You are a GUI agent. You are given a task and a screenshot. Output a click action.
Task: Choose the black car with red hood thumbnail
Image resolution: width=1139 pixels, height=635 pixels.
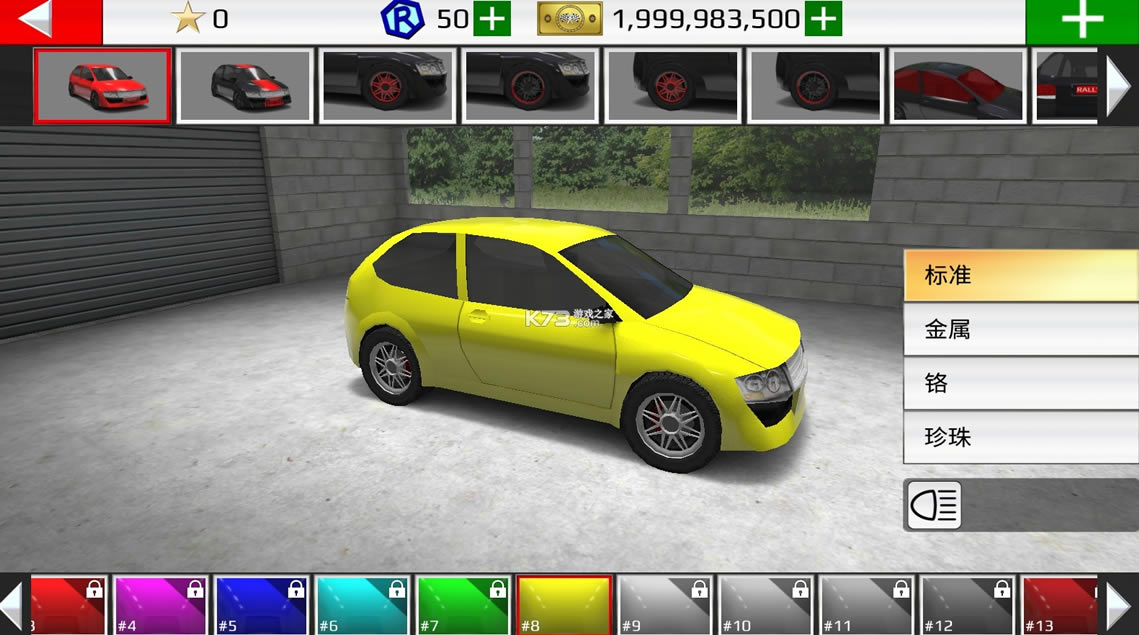point(245,86)
